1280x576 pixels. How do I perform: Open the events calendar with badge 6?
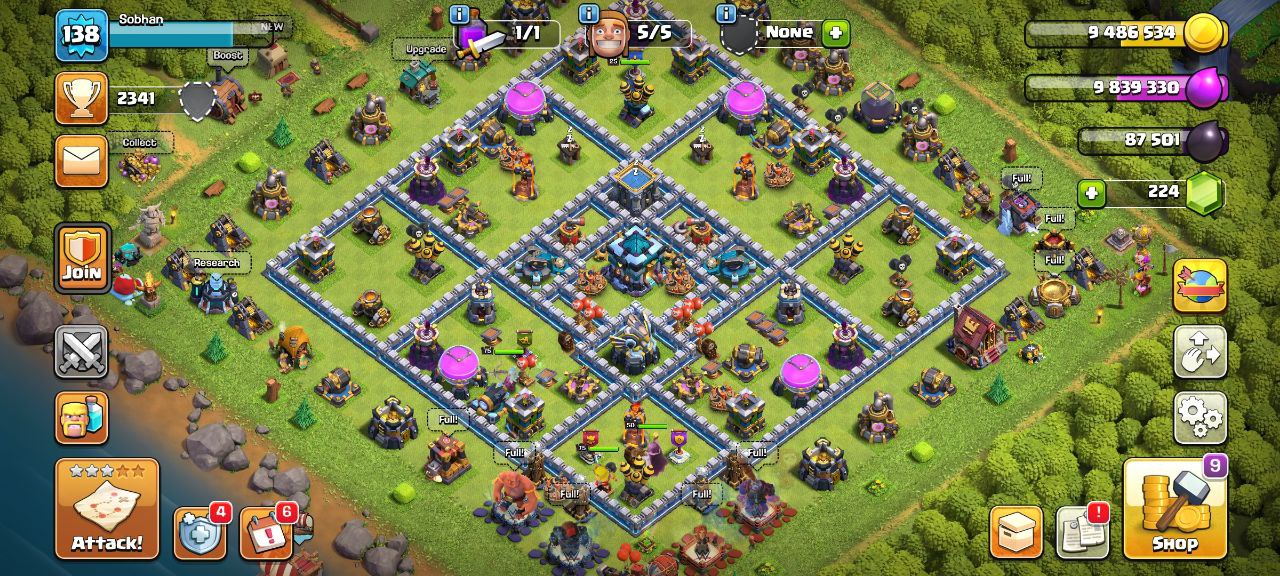(x=266, y=534)
